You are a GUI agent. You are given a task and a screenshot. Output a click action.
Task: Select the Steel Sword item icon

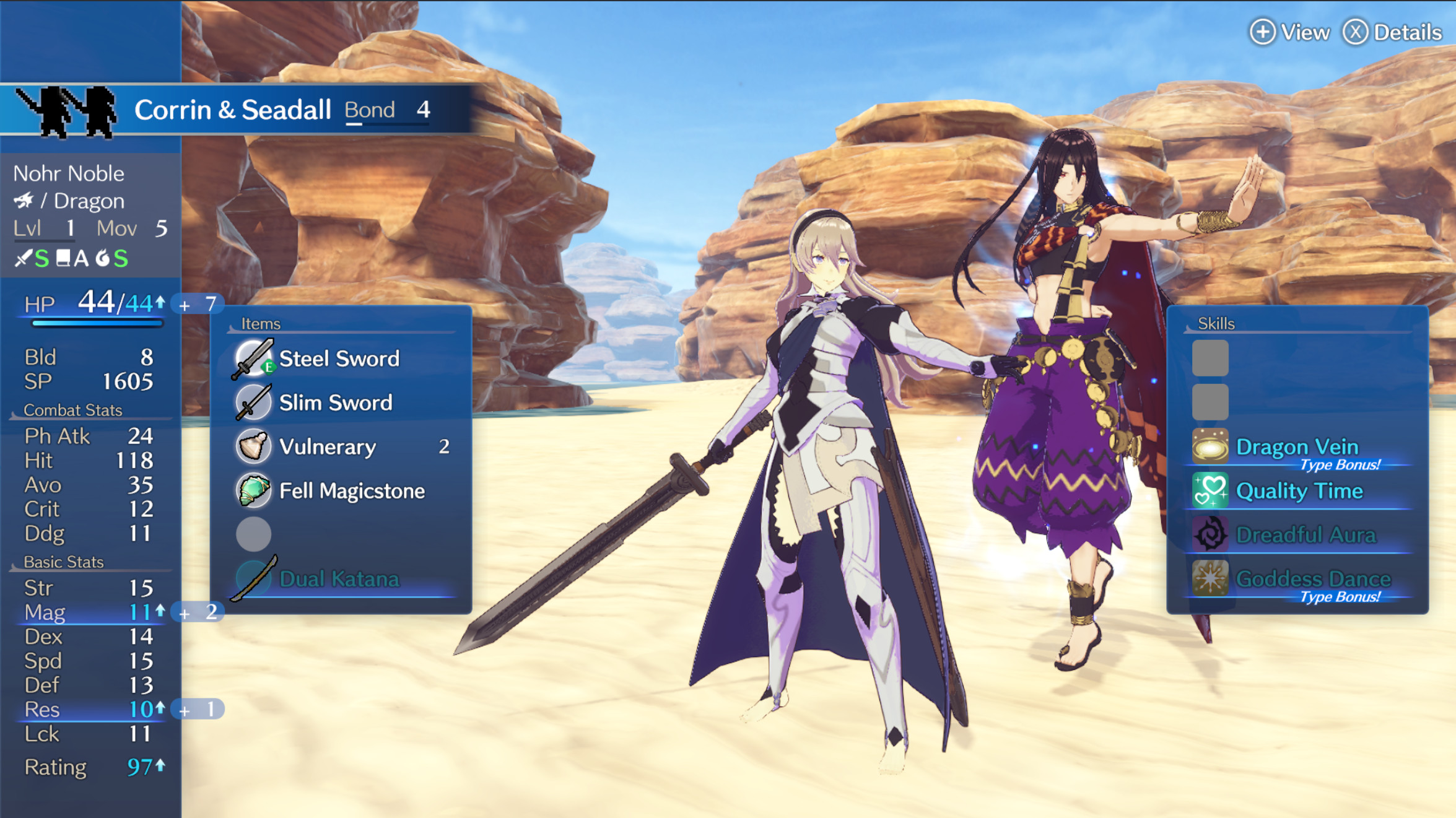[x=251, y=358]
